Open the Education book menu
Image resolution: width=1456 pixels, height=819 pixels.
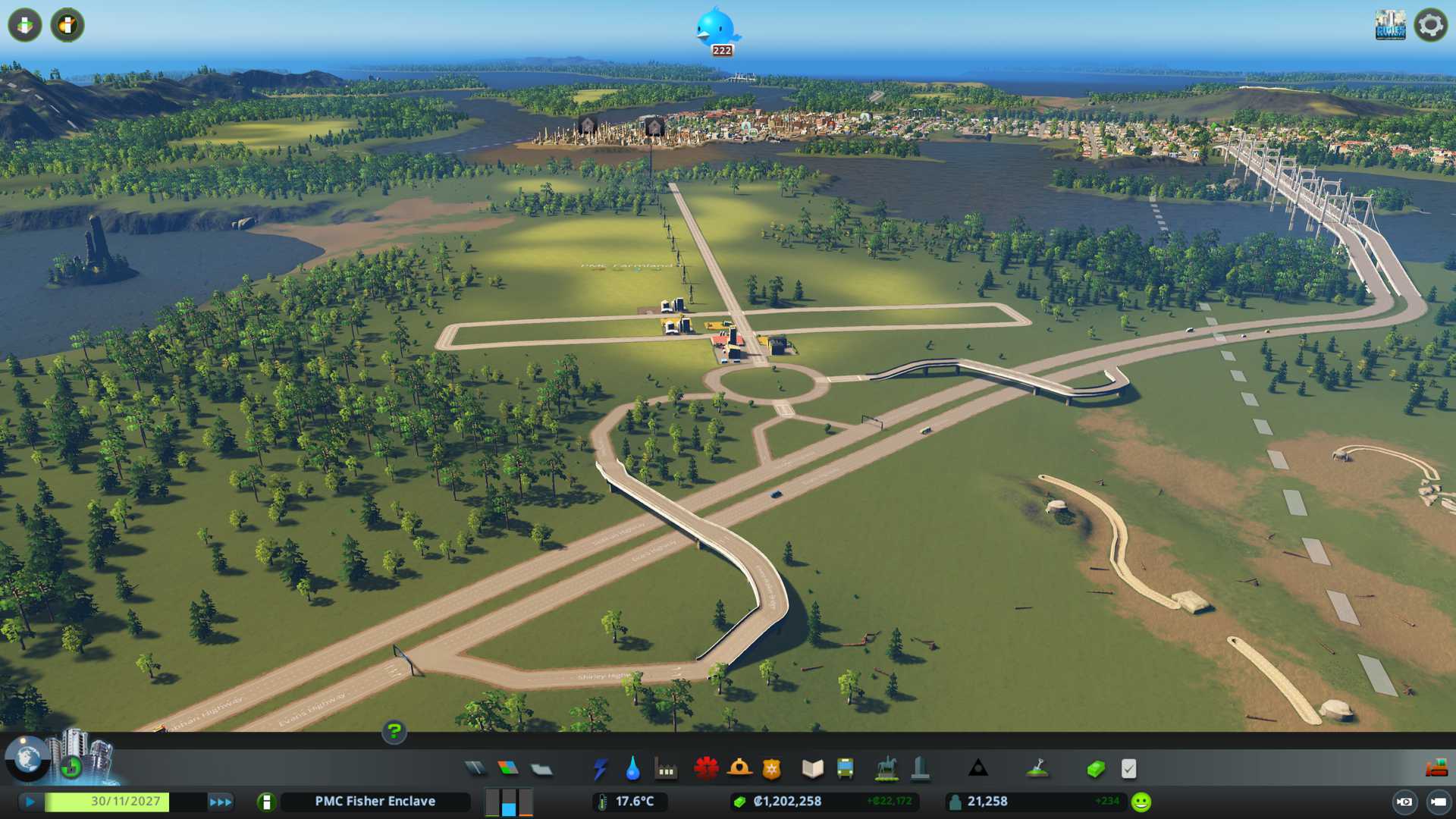click(812, 769)
